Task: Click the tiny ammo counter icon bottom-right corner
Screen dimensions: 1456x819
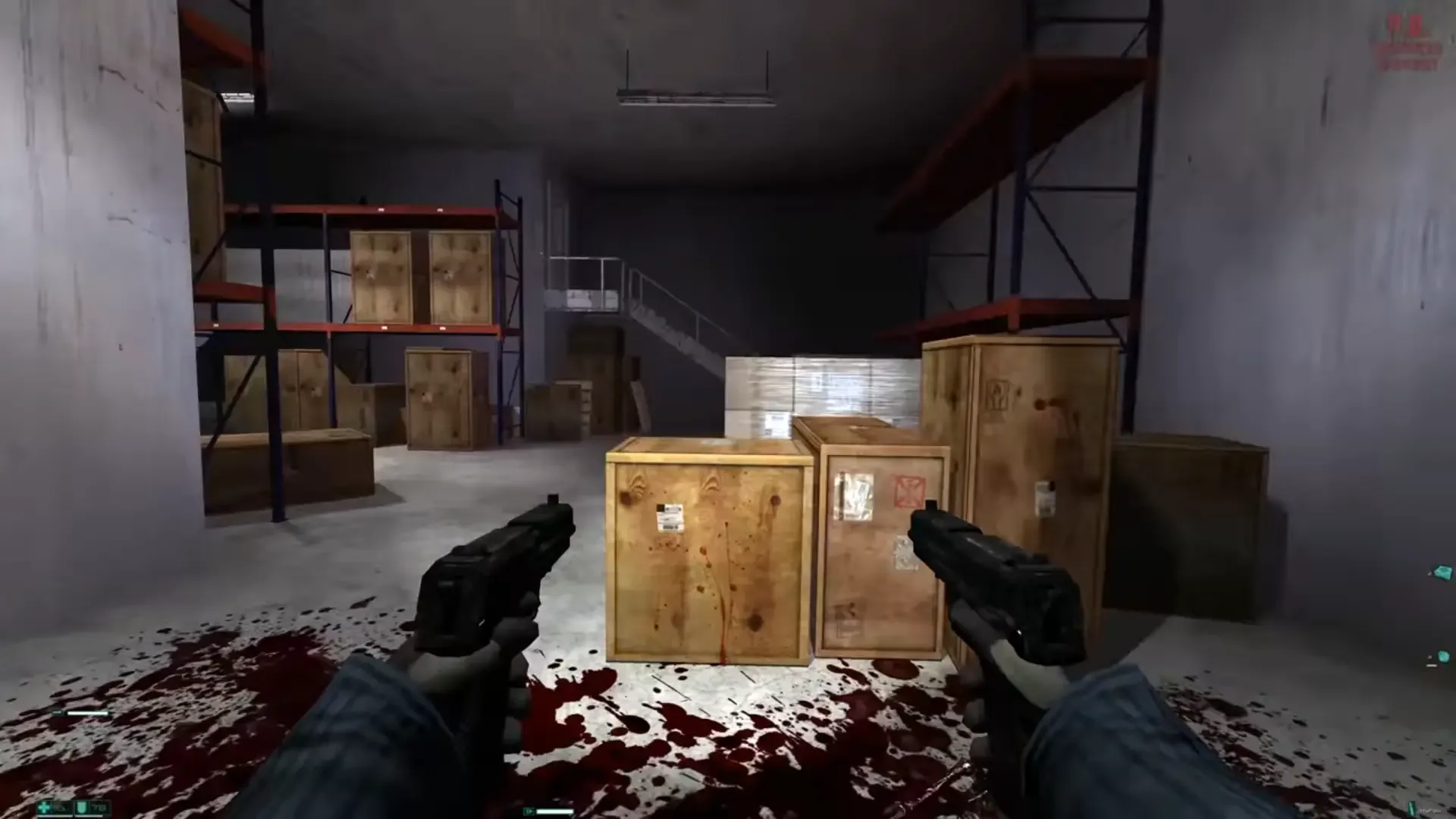Action: [1412, 808]
